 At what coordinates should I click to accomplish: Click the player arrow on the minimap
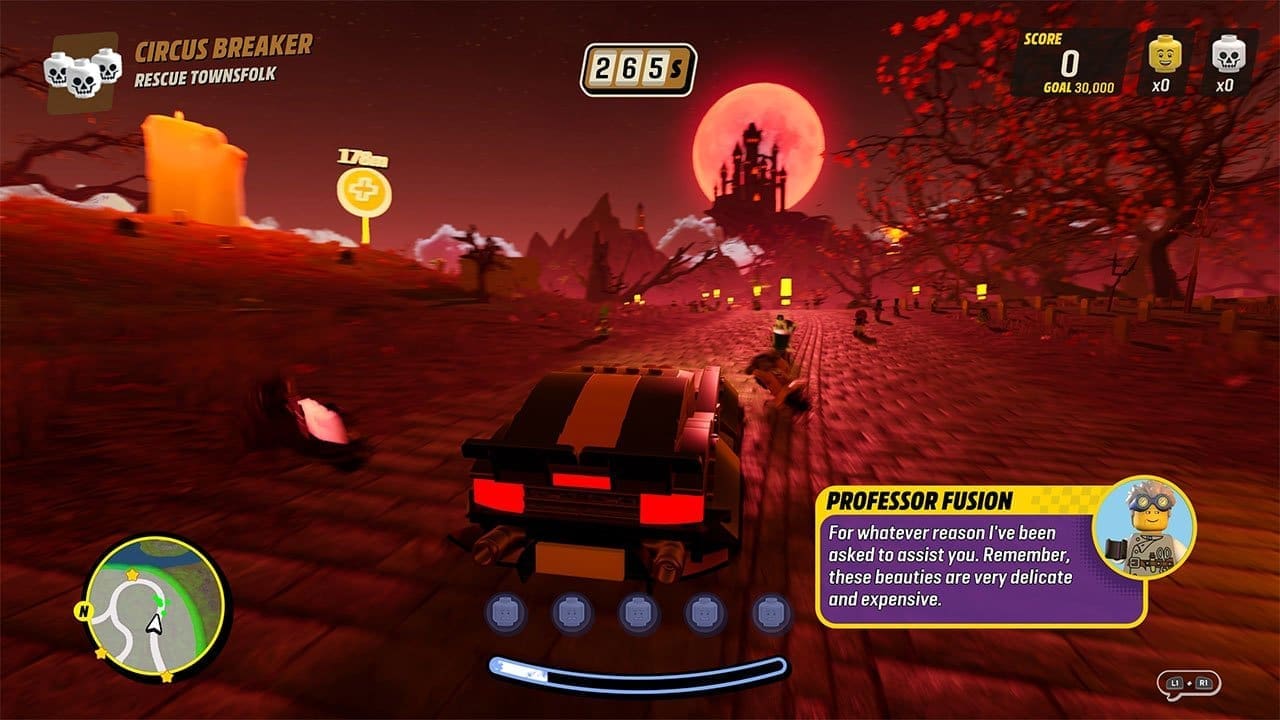pyautogui.click(x=154, y=625)
